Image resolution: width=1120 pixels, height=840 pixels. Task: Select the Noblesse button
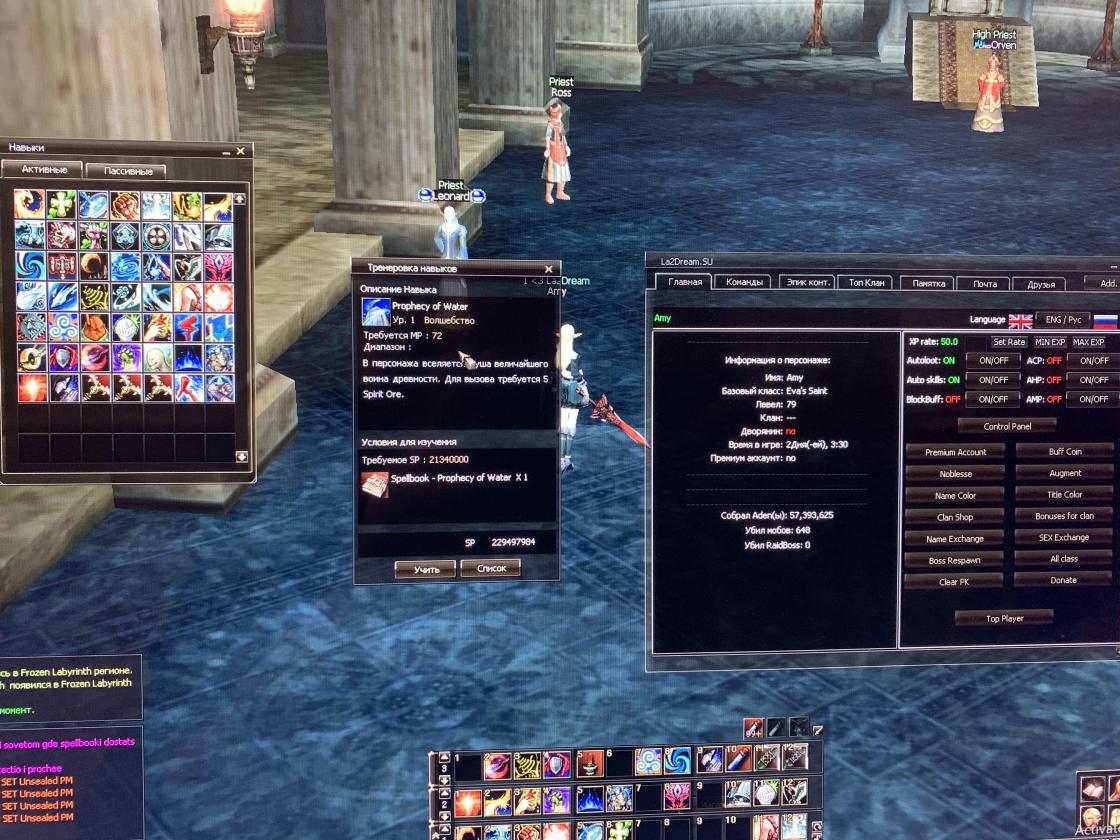click(955, 474)
